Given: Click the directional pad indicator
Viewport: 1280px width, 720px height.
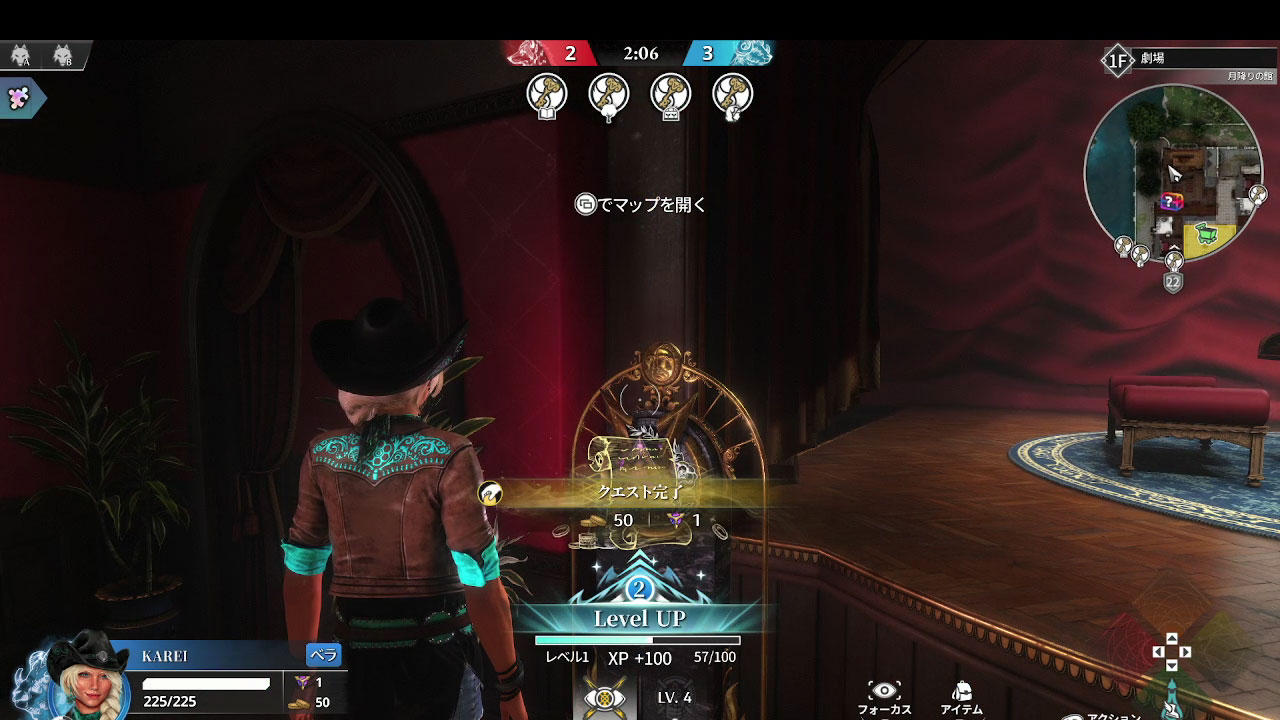Looking at the screenshot, I should (x=1171, y=652).
